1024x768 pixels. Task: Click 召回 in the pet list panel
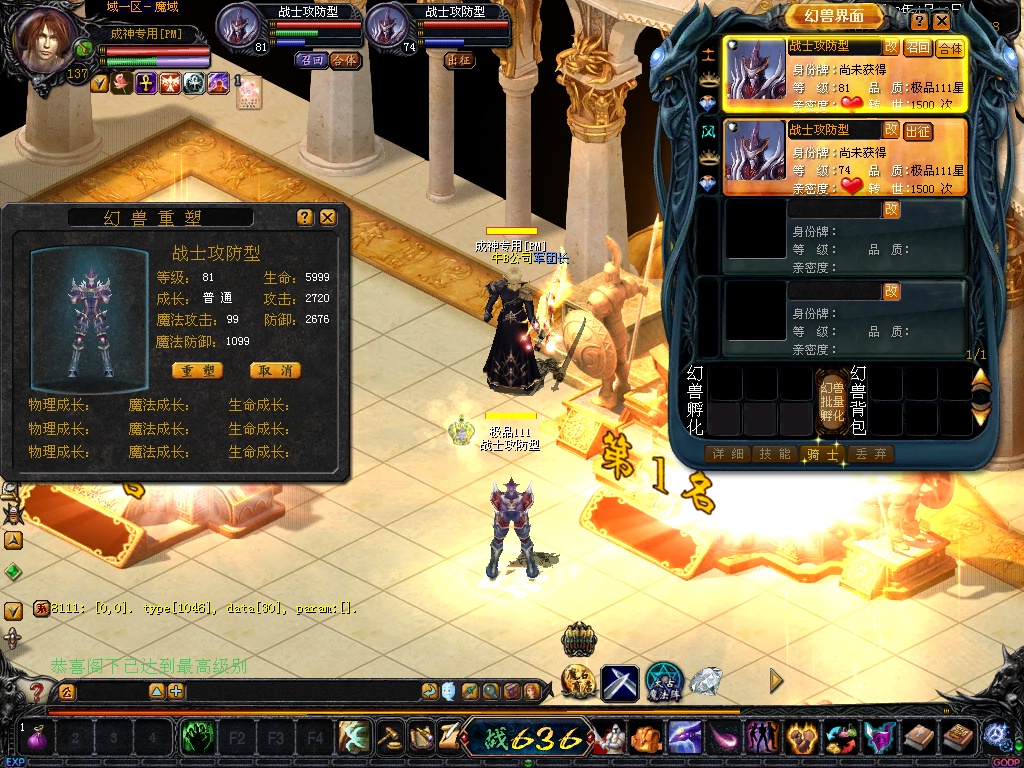pyautogui.click(x=917, y=47)
